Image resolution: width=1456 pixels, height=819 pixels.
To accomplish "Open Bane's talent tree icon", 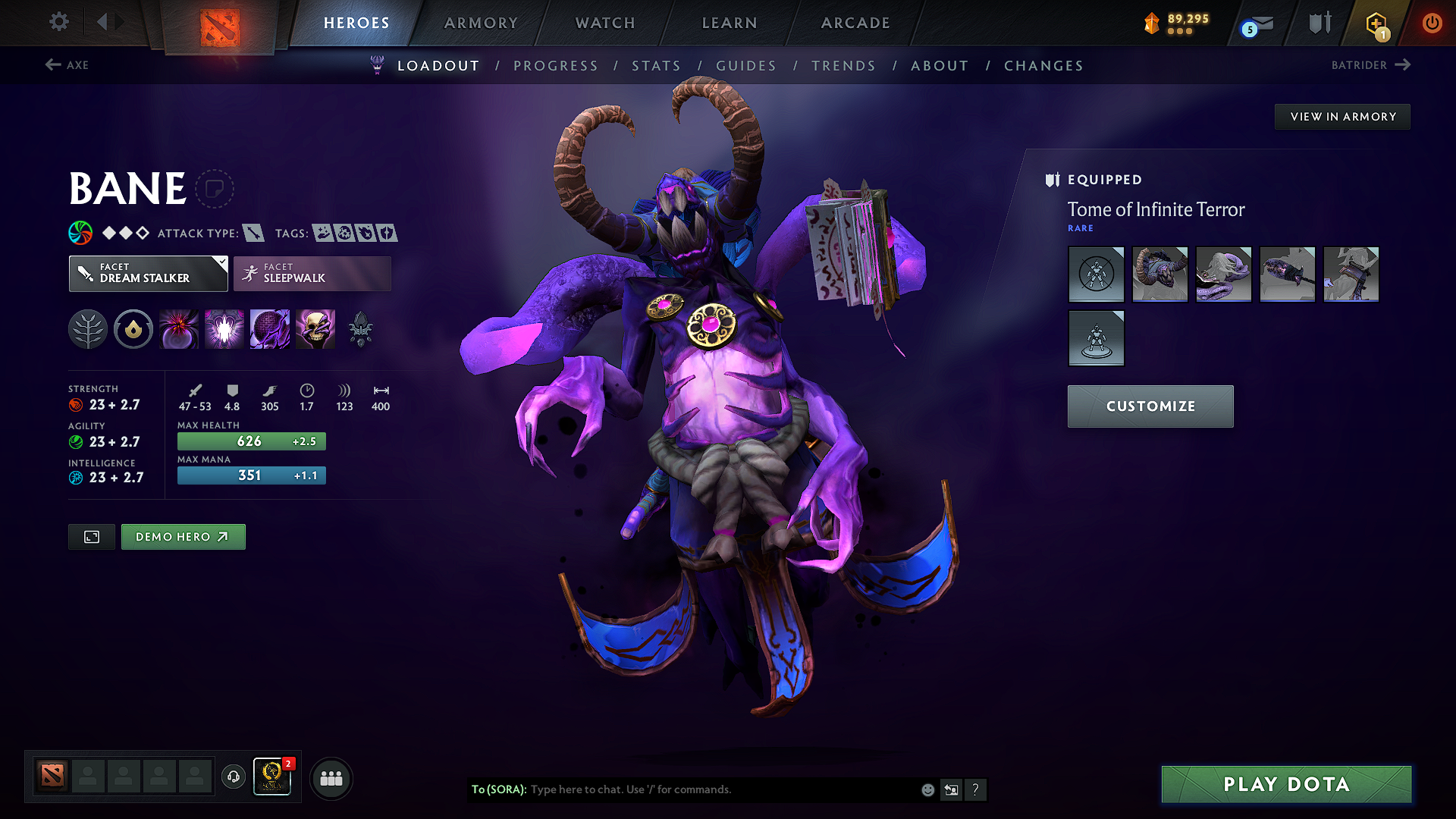I will 87,328.
